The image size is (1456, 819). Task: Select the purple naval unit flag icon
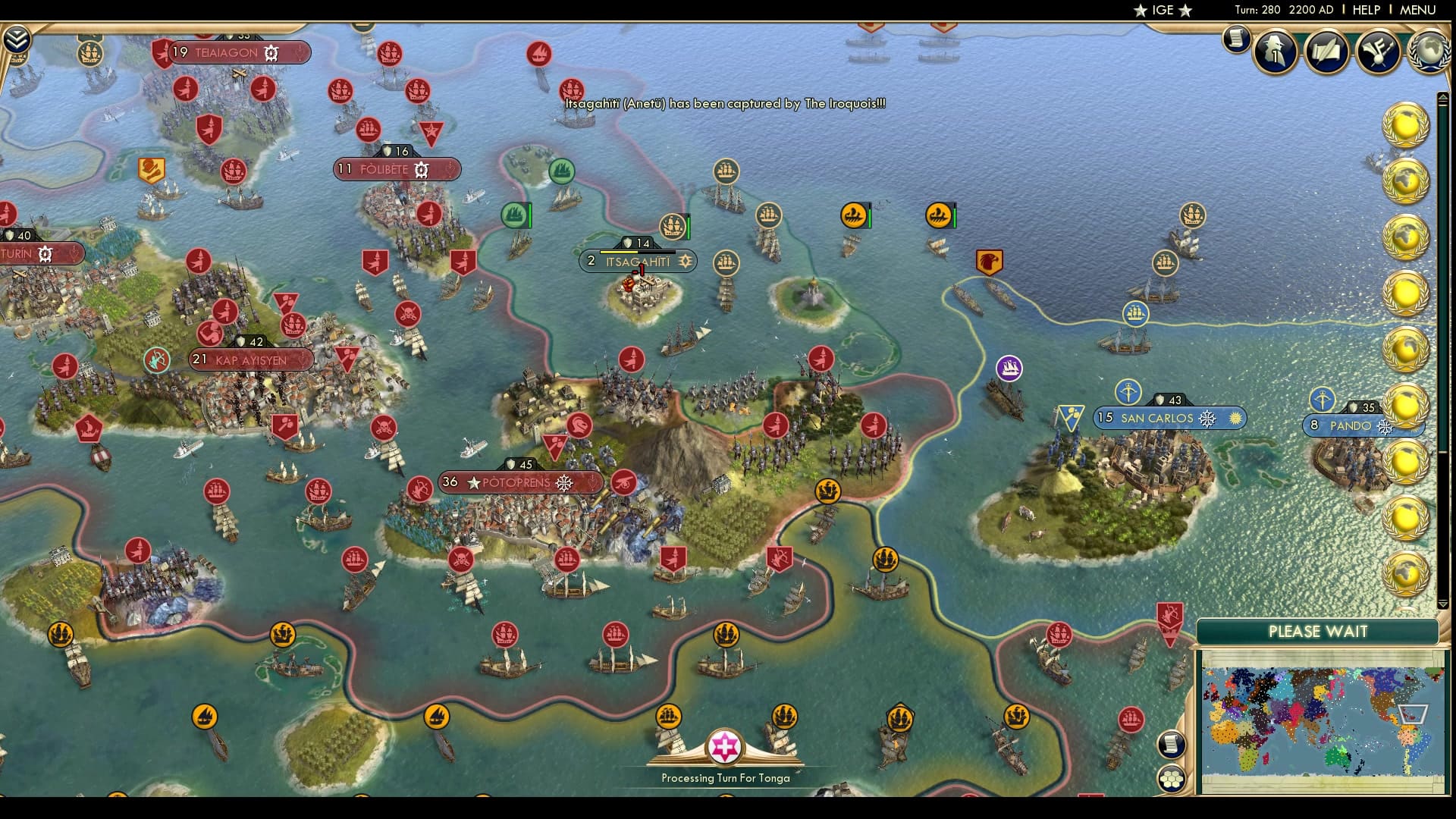click(1010, 367)
